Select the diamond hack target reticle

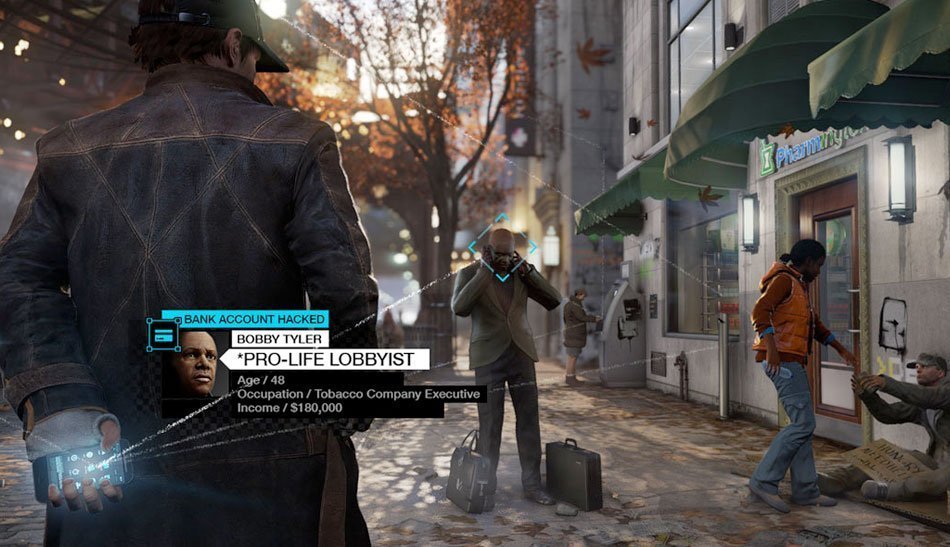[x=502, y=247]
